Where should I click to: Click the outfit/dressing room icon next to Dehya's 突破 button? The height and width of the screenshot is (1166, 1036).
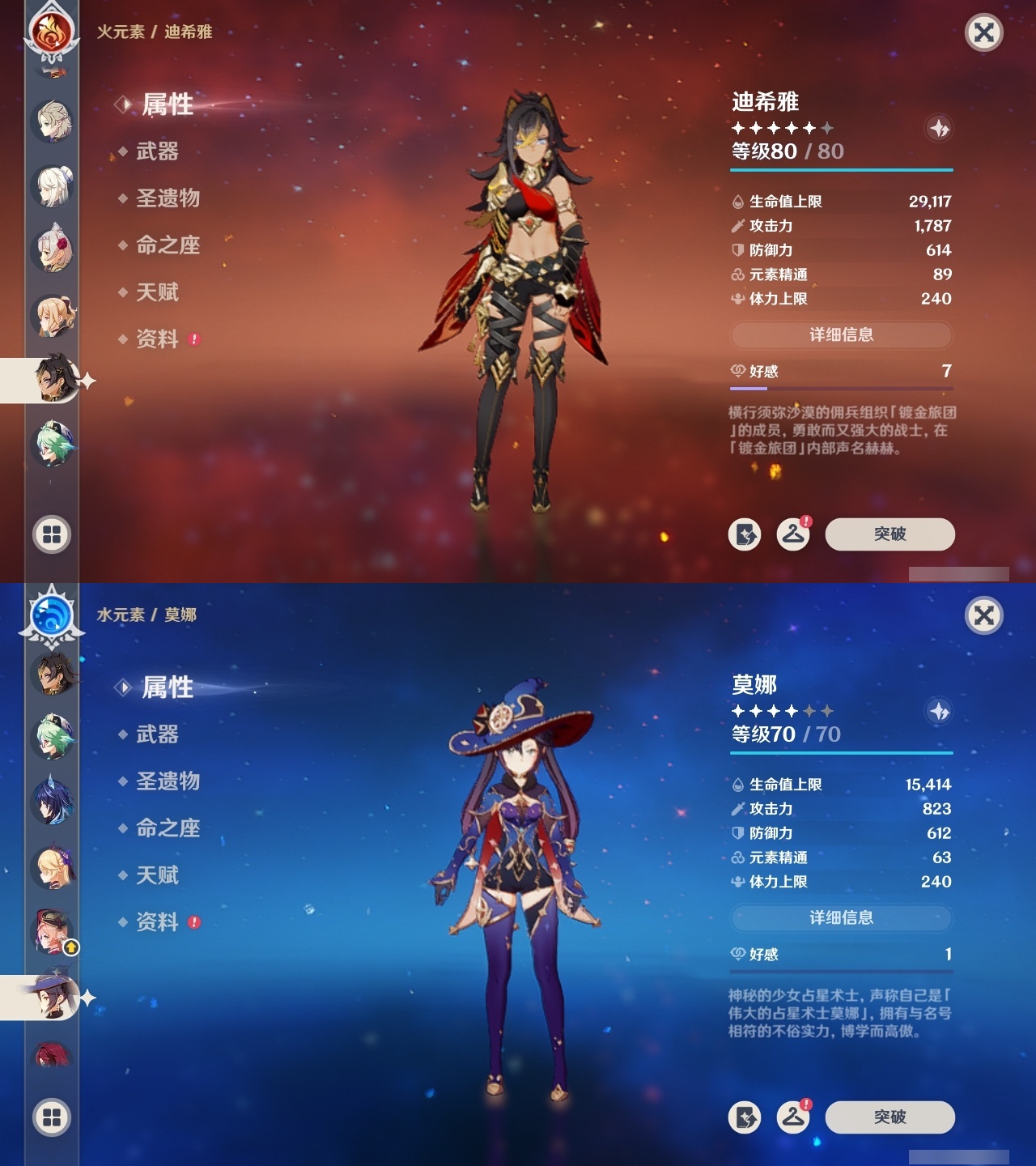click(793, 534)
